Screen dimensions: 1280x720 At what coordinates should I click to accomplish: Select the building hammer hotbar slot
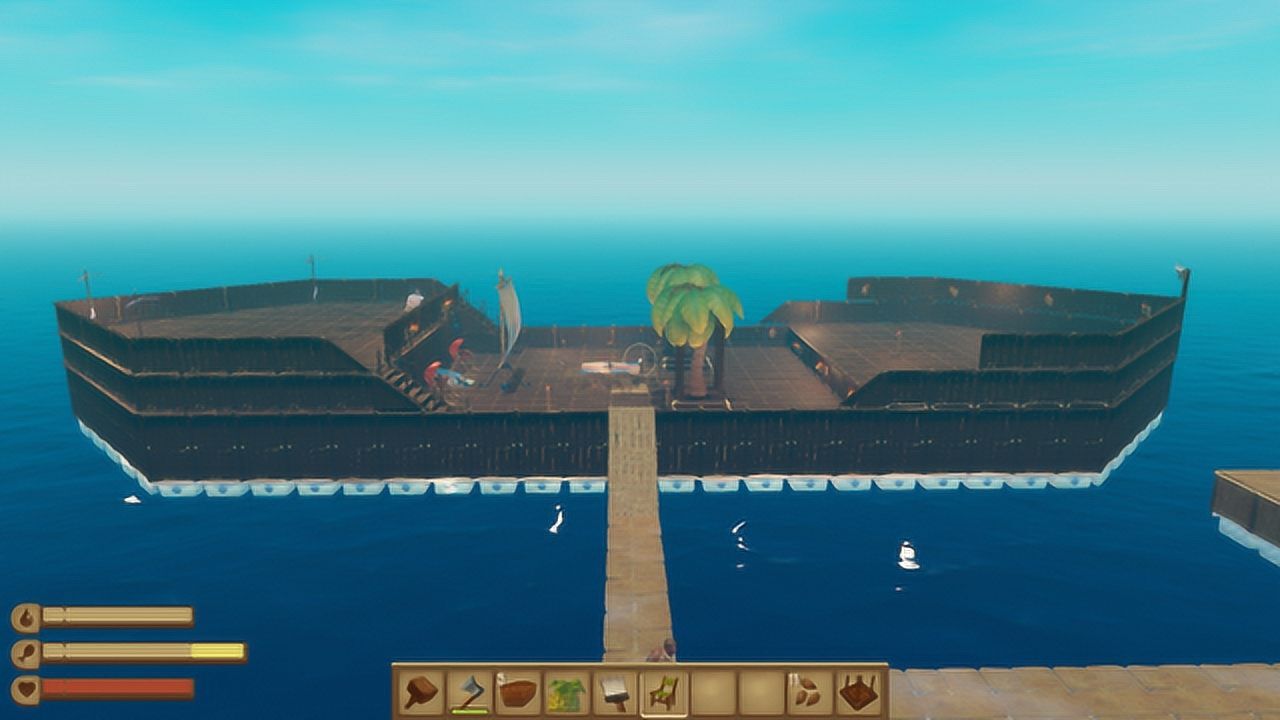coord(421,692)
